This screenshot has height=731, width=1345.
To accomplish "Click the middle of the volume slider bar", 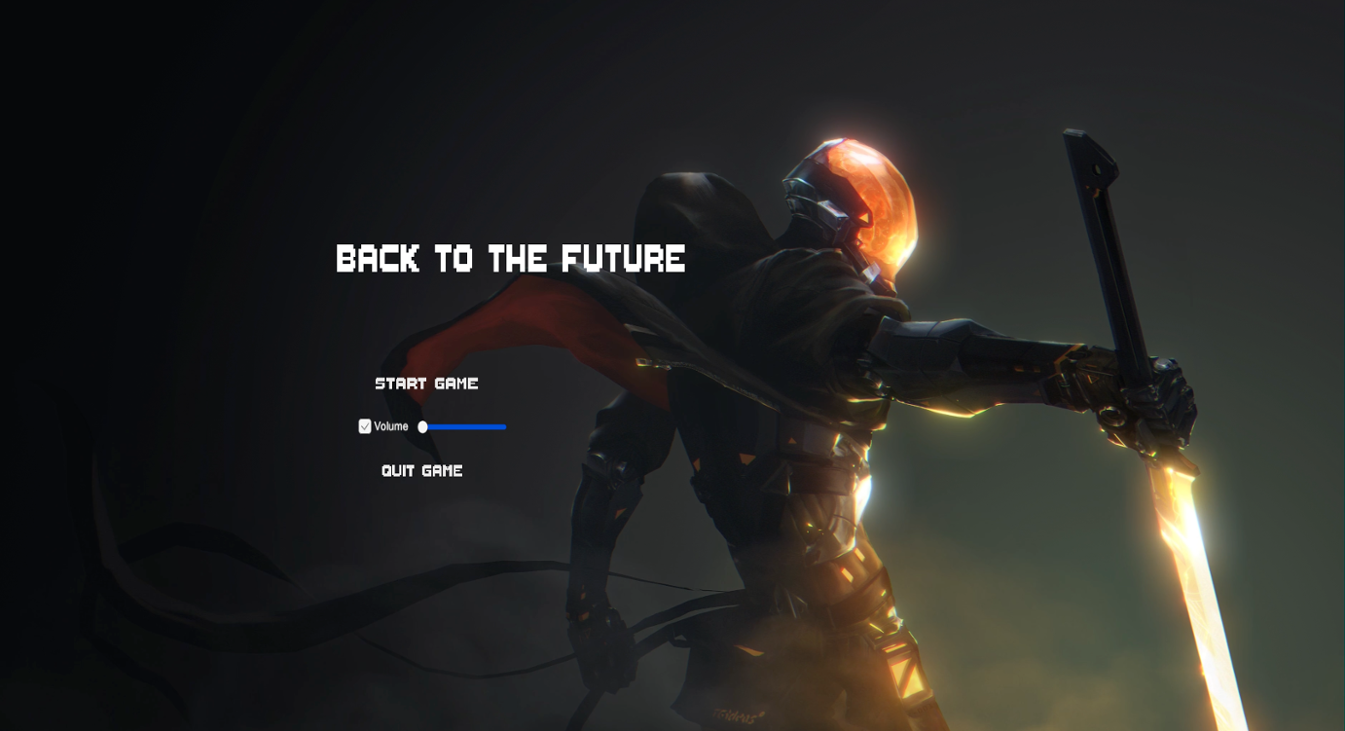I will [x=463, y=426].
